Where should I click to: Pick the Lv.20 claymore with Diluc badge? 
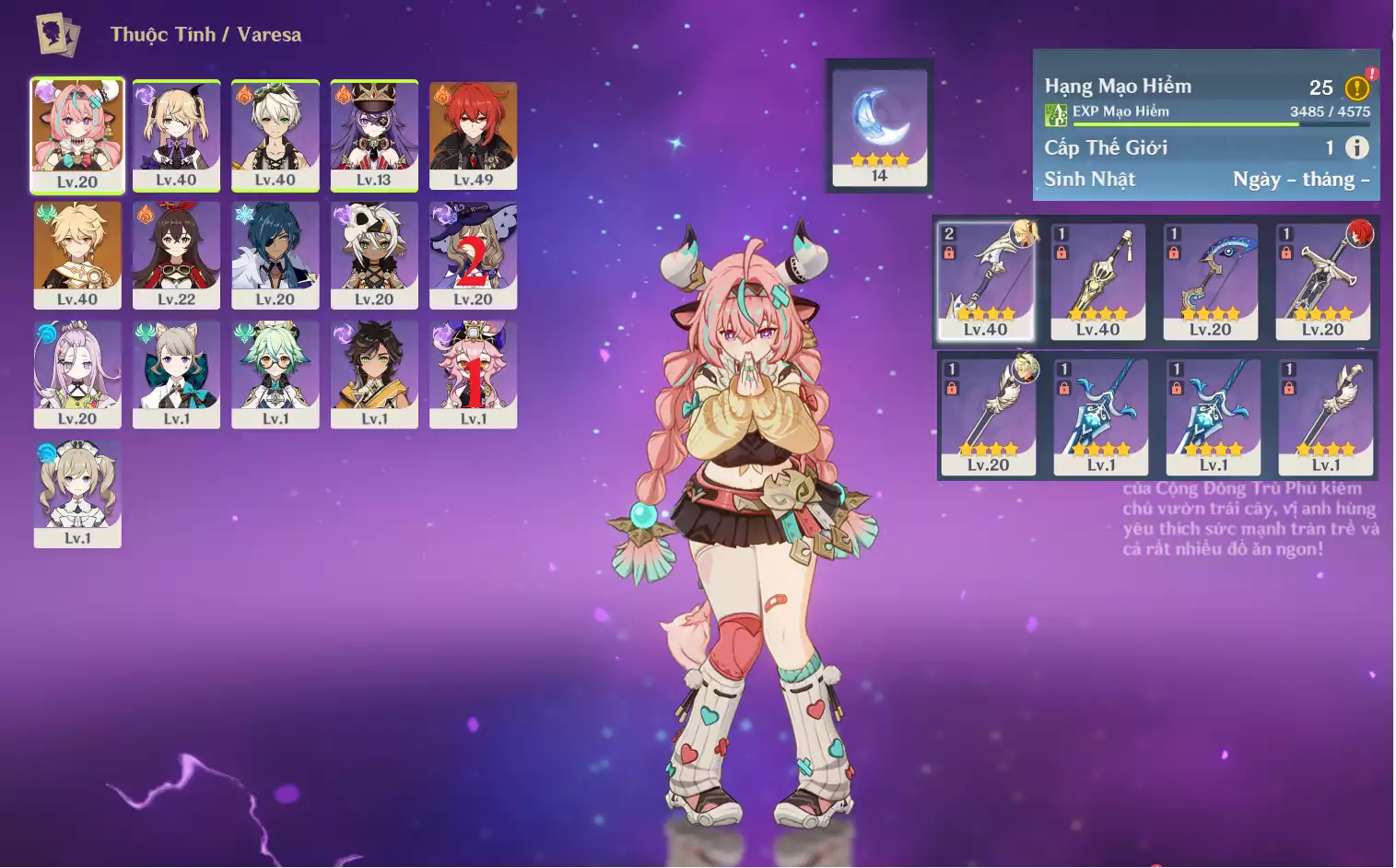pos(1322,280)
